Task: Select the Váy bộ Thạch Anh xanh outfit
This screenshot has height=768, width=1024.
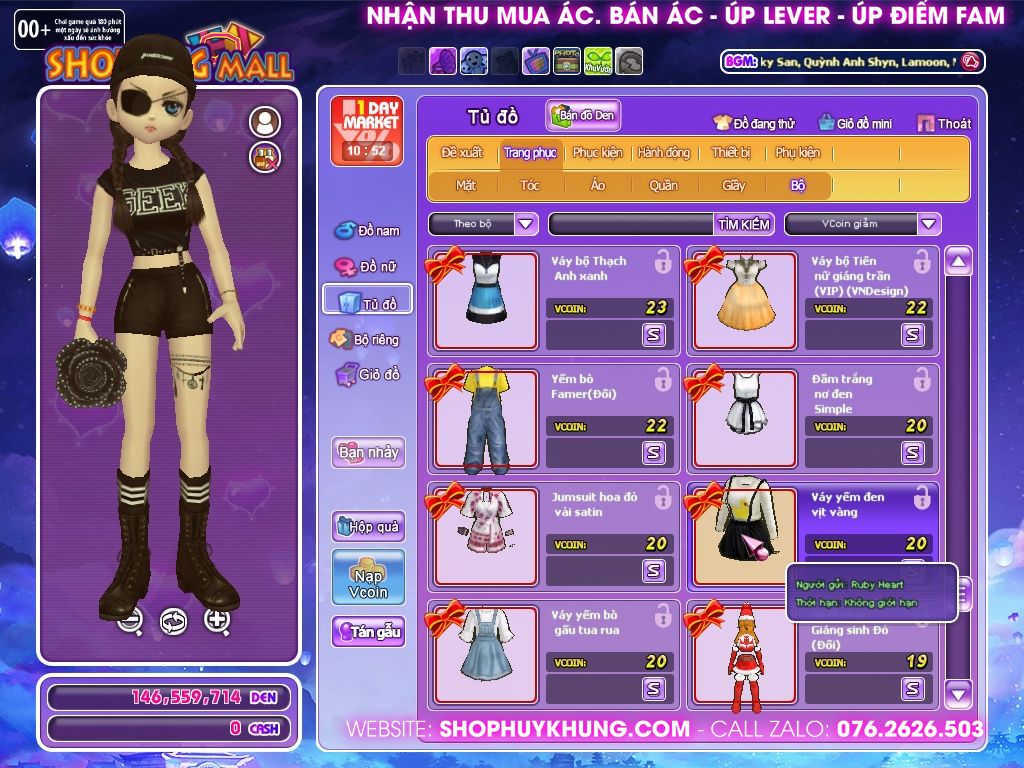Action: coord(486,300)
